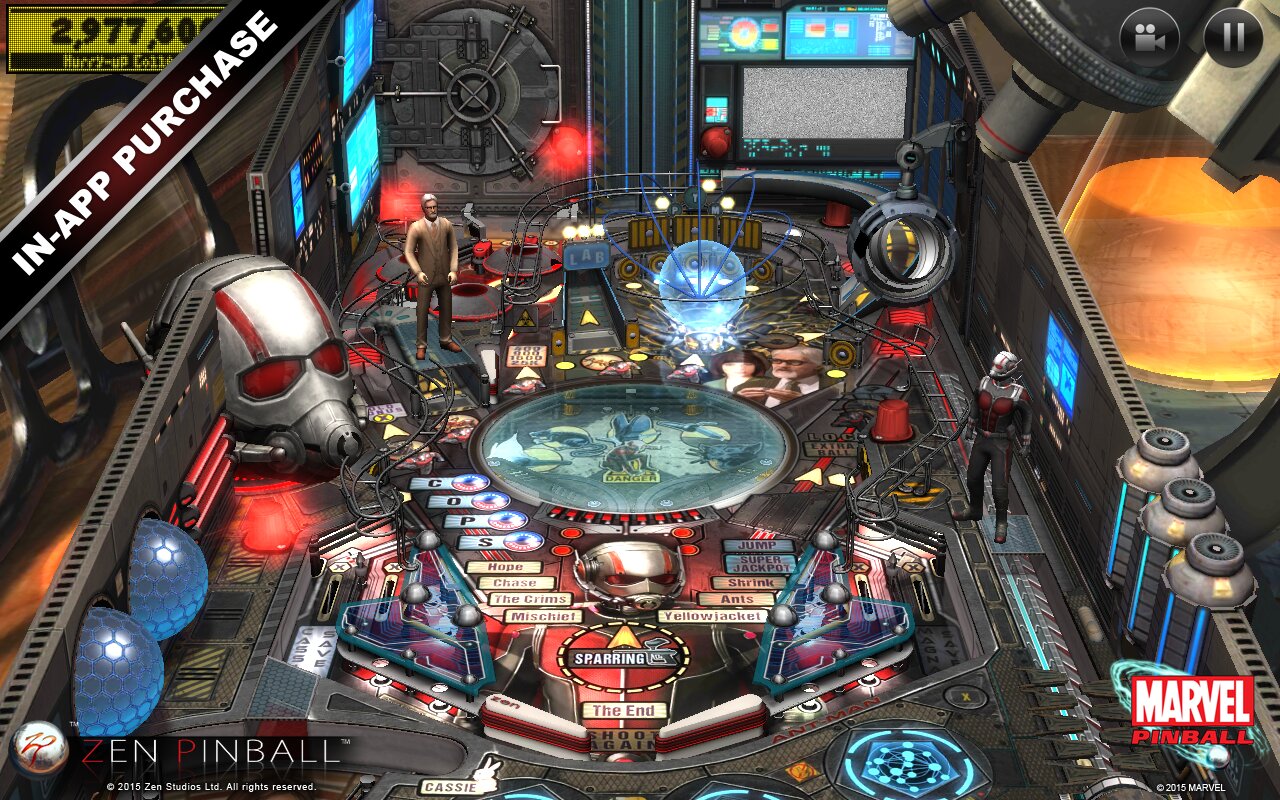Pause the pinball game

click(1233, 38)
